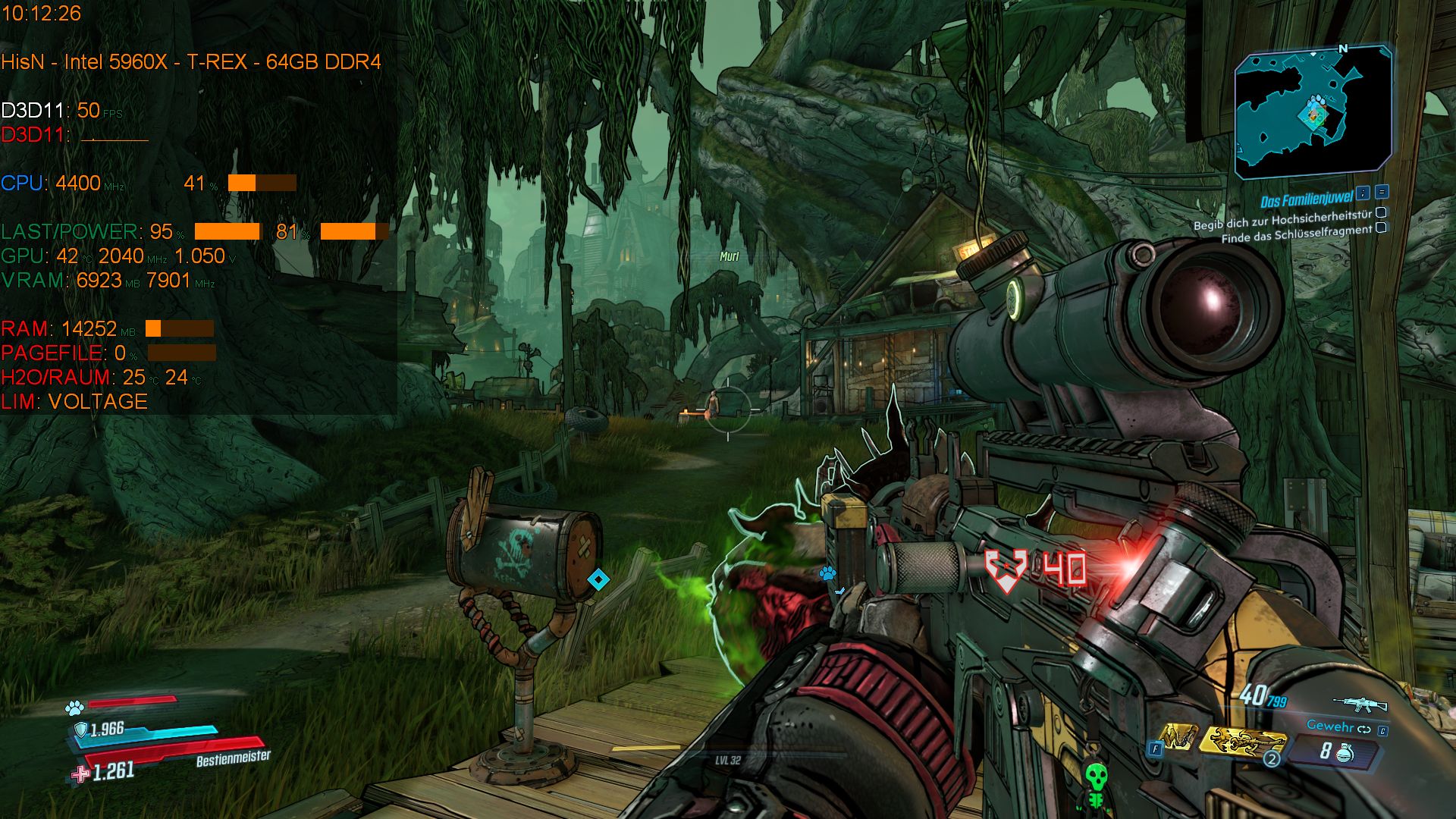Click the Schlüsselfragment objective checkbox

1381,227
